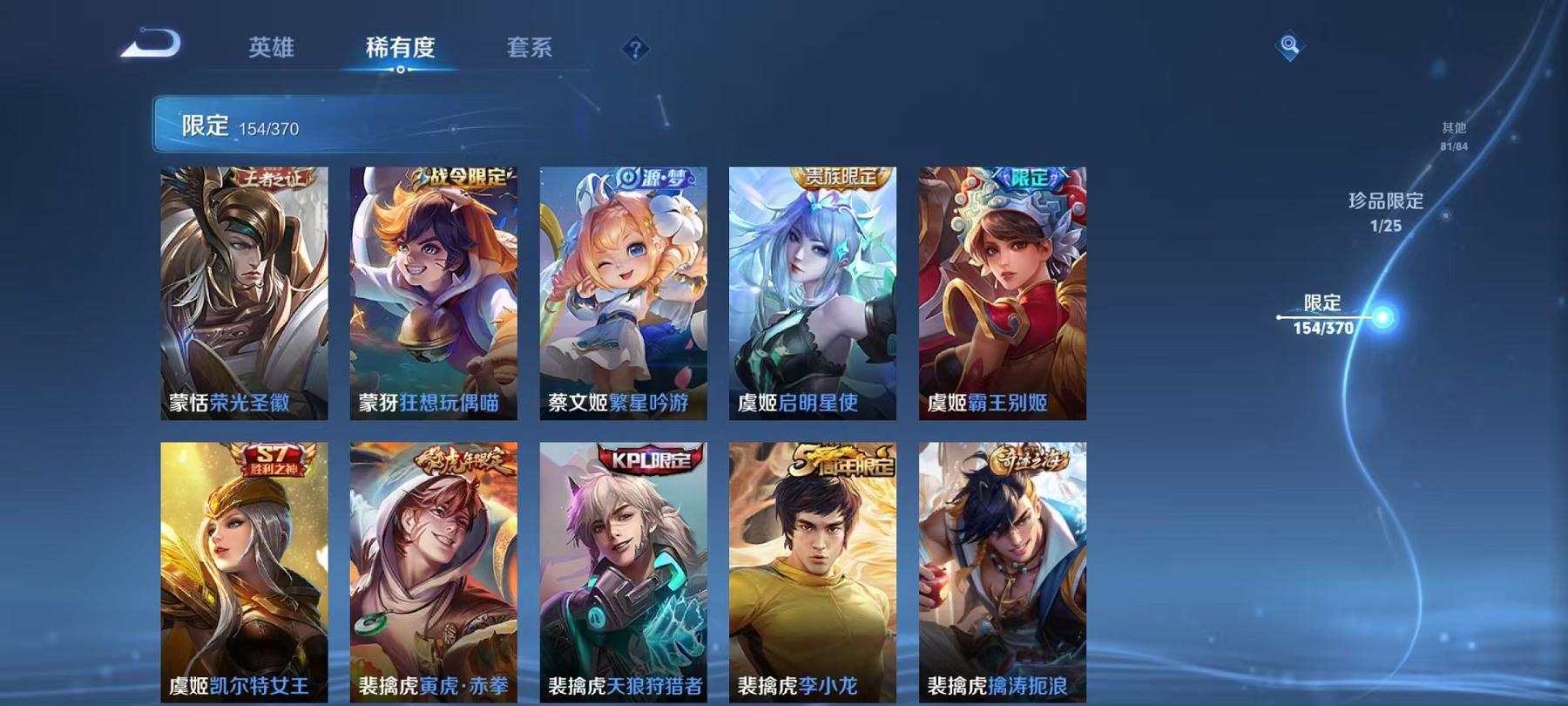The height and width of the screenshot is (706, 1568).
Task: Click the 战令限定 badge on 蒙犽 skin
Action: coord(462,174)
